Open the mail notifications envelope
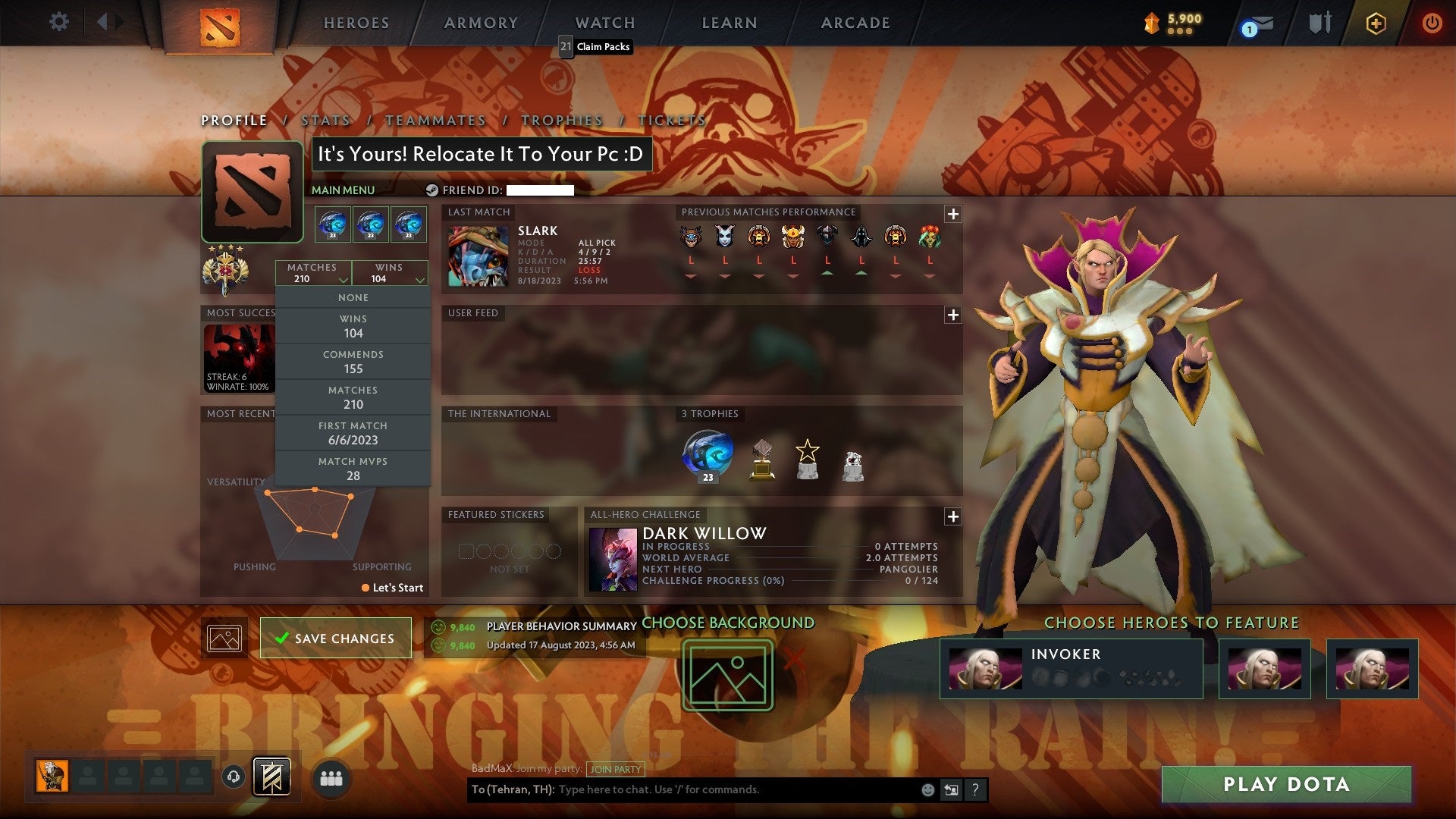 (1255, 24)
